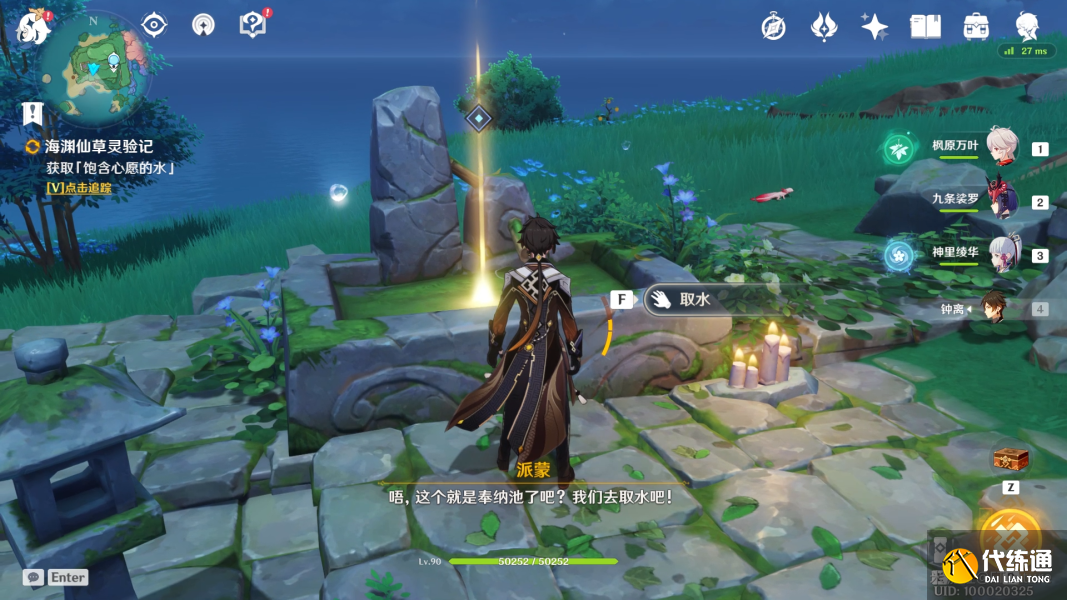Open the minimap to view the full map
1067x600 pixels.
click(96, 65)
